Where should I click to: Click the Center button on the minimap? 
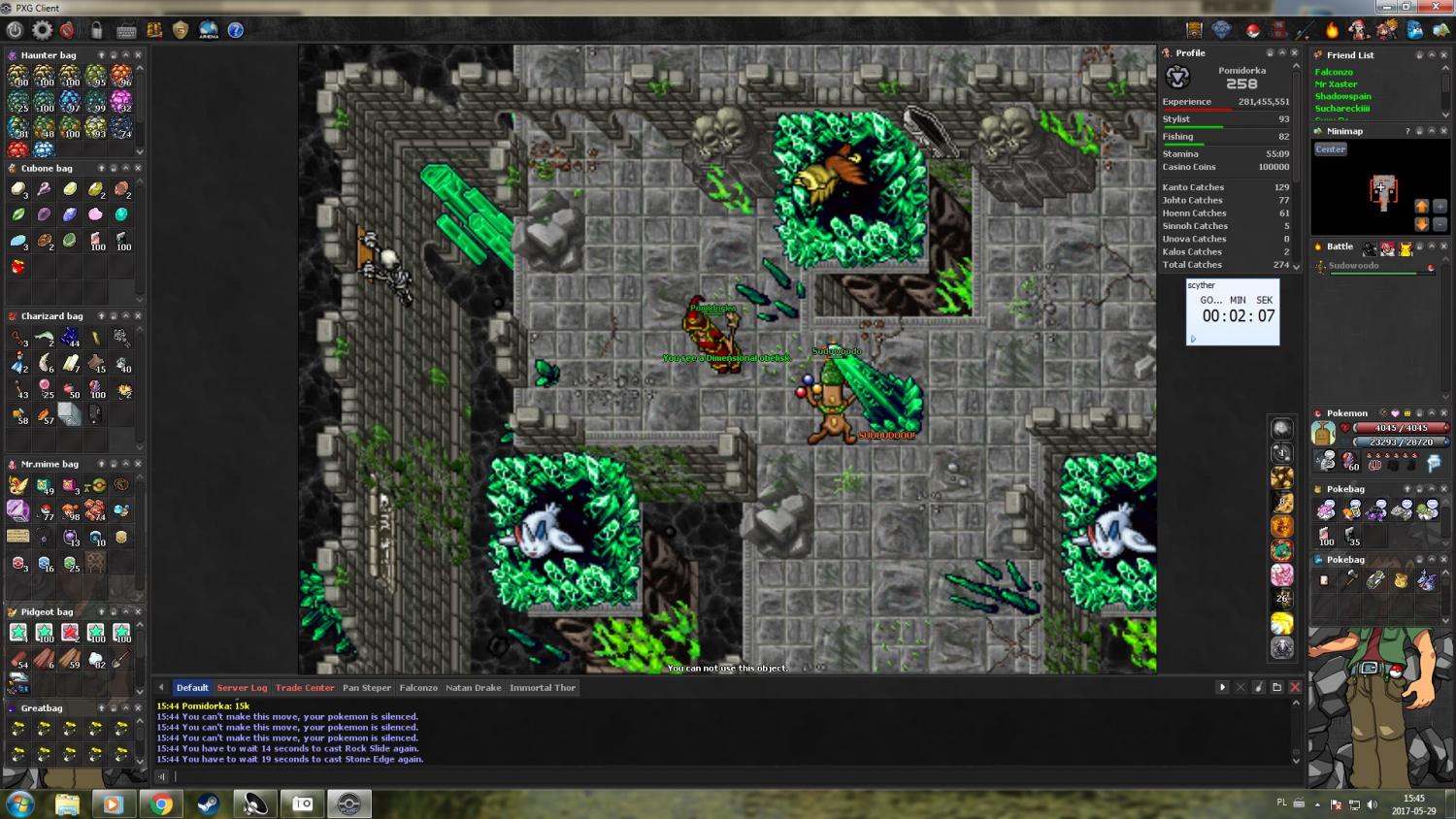click(1330, 149)
